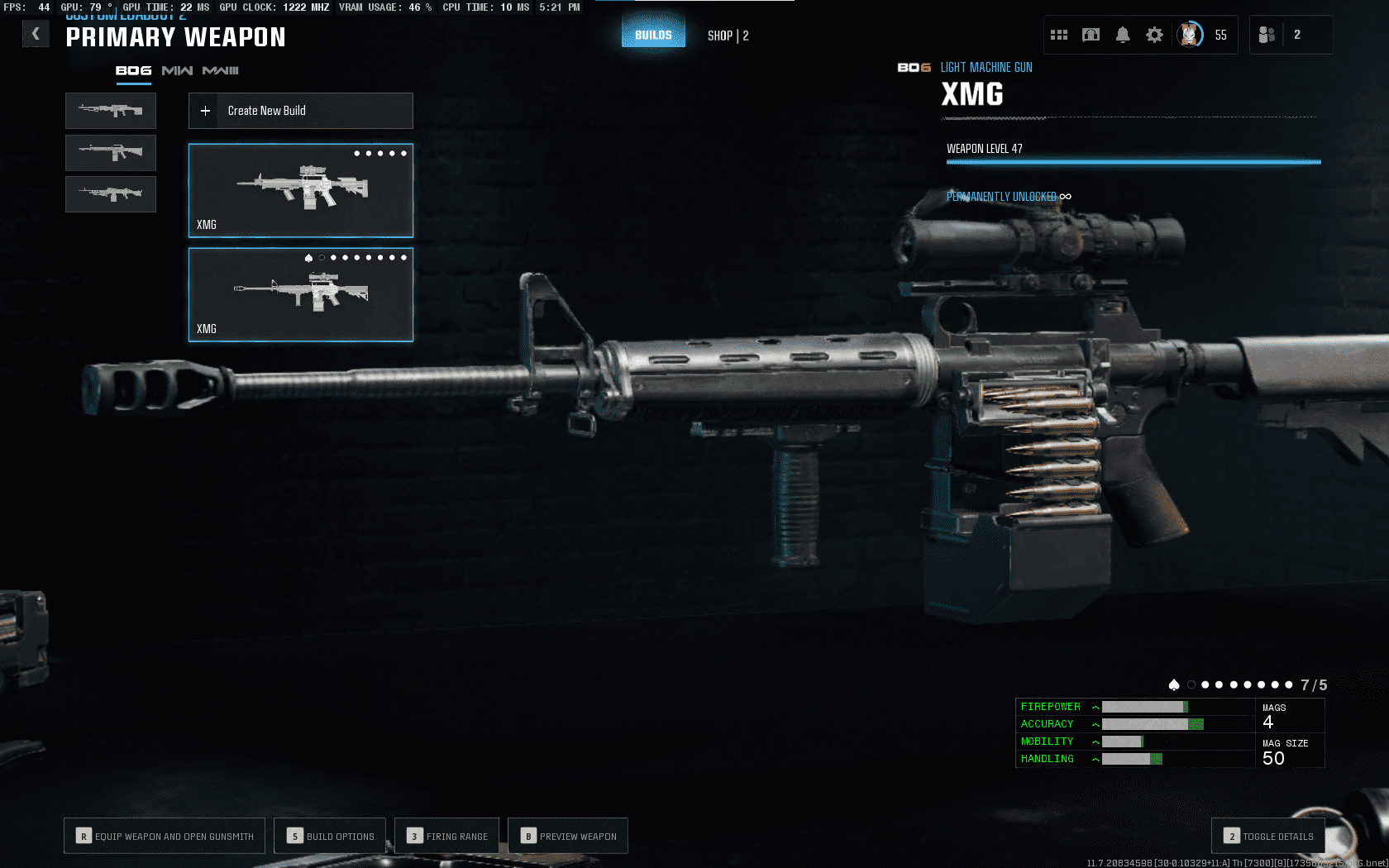1389x868 pixels.
Task: Go back using the left arrow button
Action: 36,34
